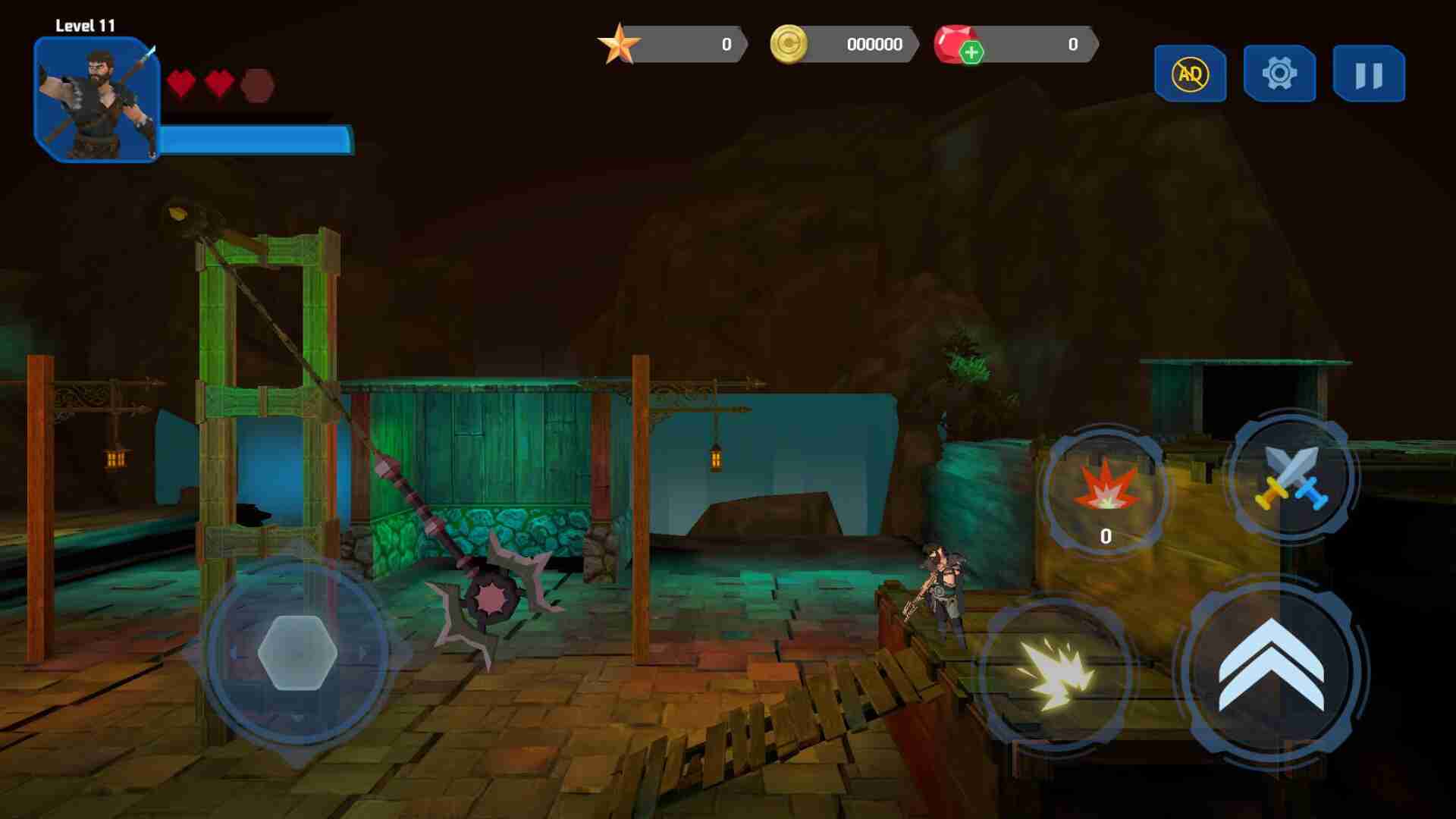
Task: Tap the remove ads button
Action: (x=1190, y=74)
